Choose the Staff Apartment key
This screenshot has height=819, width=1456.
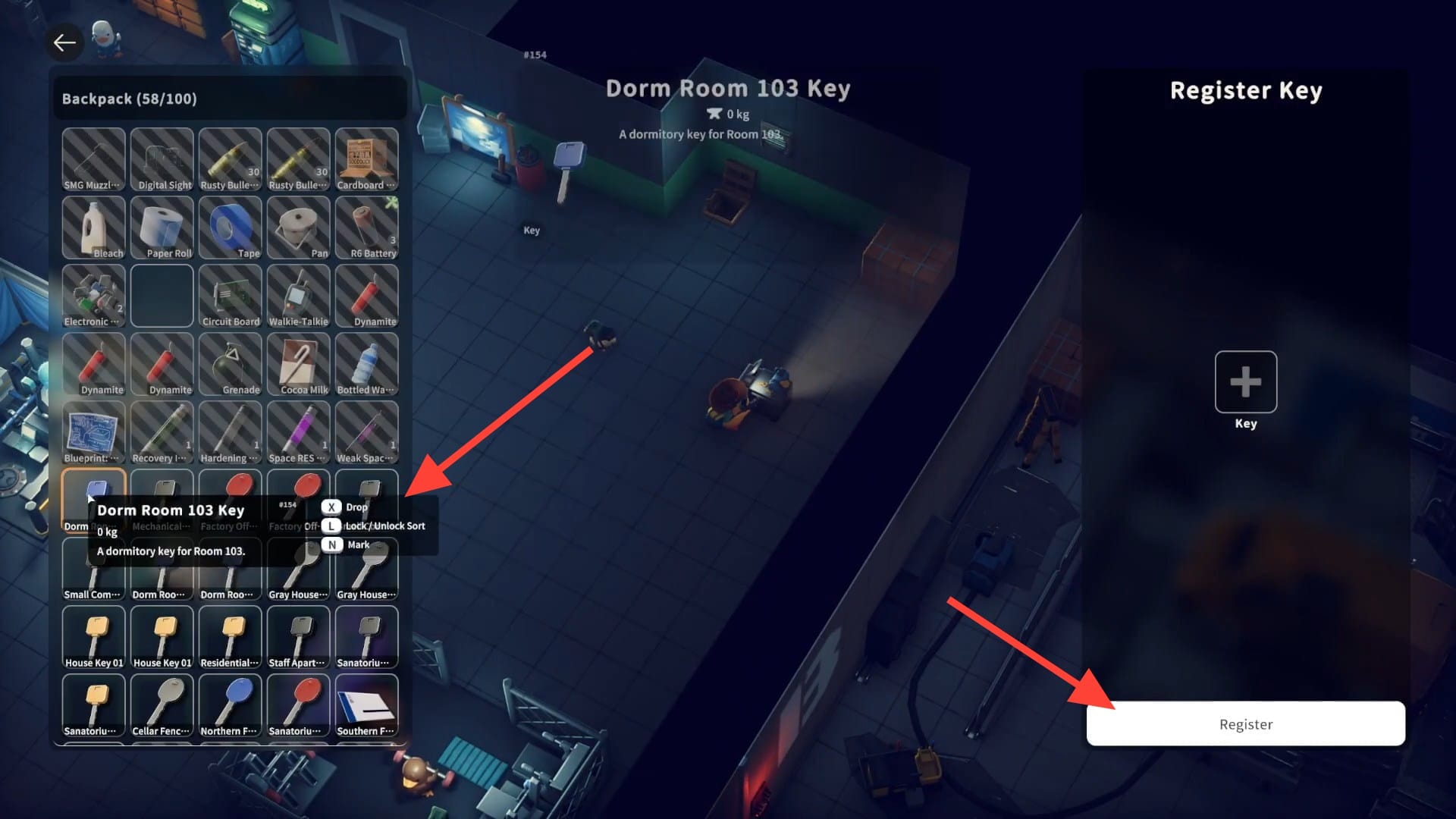[299, 637]
